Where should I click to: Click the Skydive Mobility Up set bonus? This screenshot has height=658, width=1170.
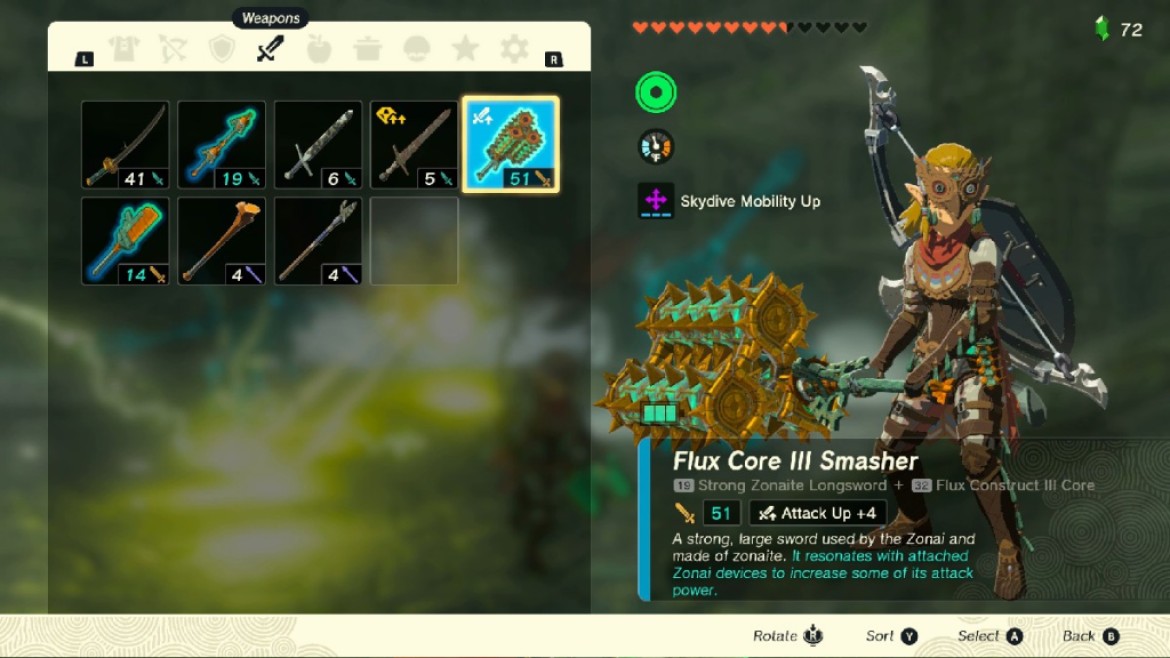[x=730, y=201]
